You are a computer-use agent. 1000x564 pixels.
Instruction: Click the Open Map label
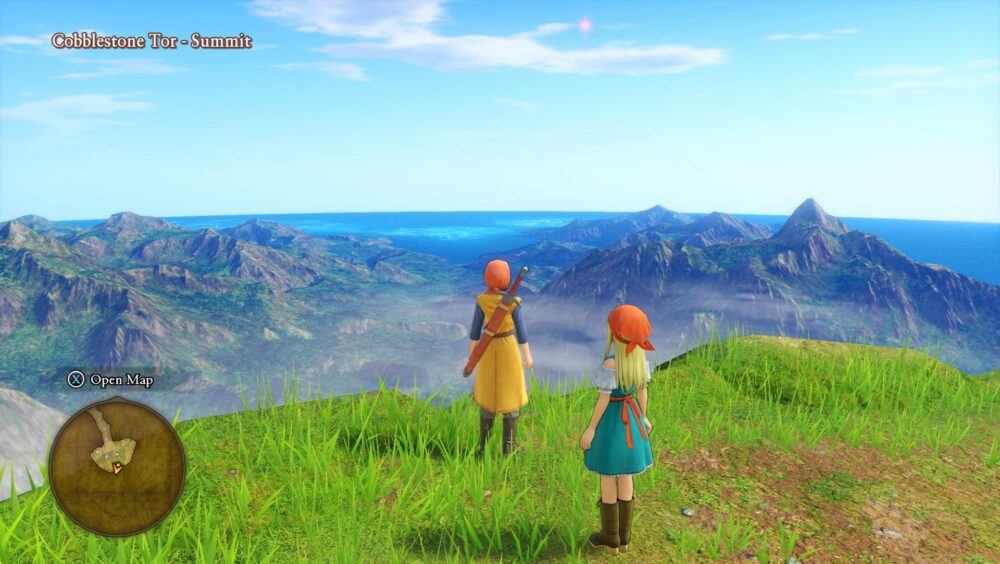point(121,380)
